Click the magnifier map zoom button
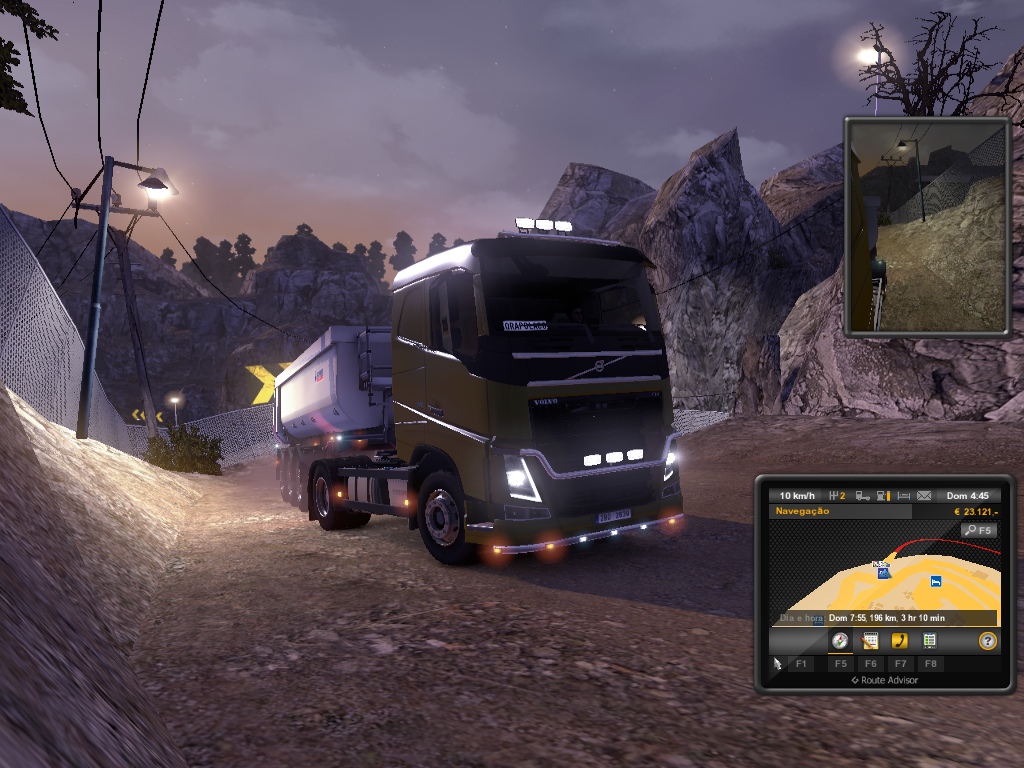 tap(978, 530)
